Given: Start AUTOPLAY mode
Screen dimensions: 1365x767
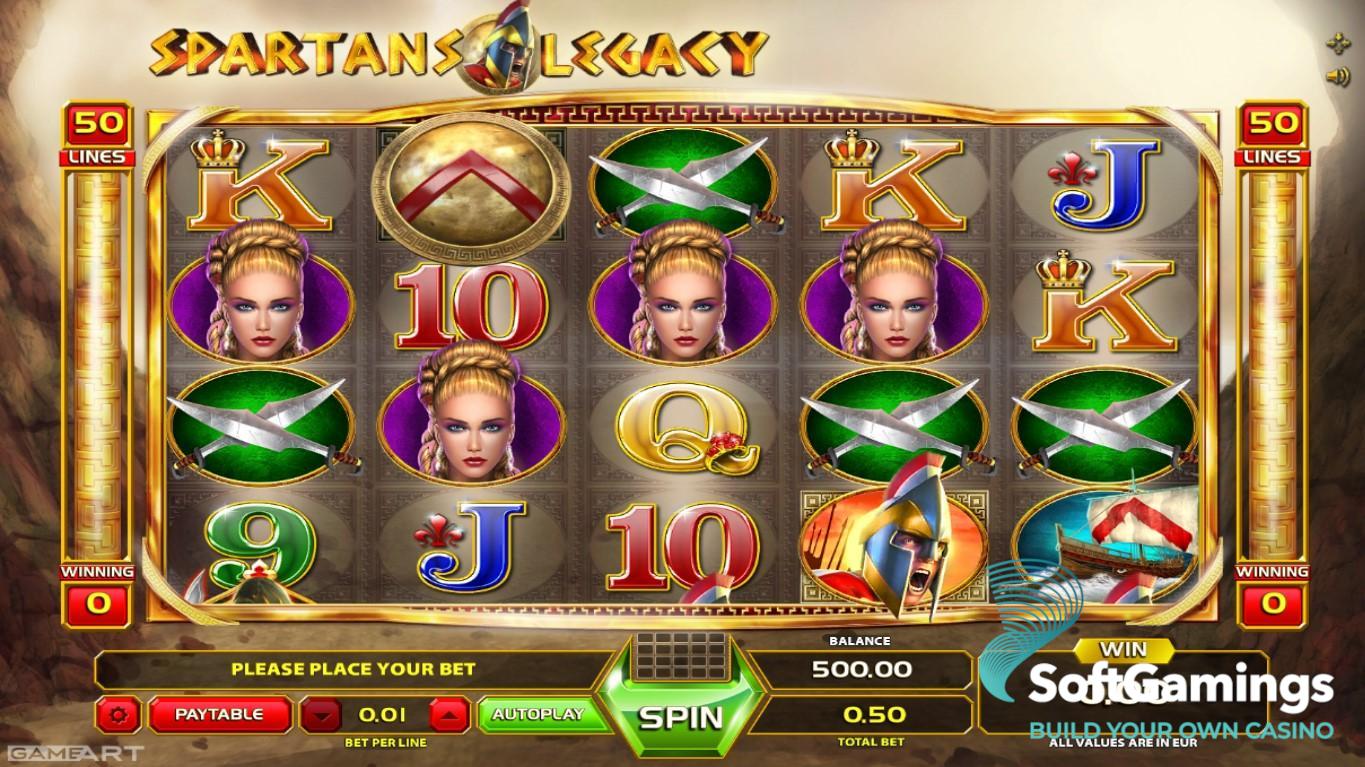Looking at the screenshot, I should [x=537, y=714].
